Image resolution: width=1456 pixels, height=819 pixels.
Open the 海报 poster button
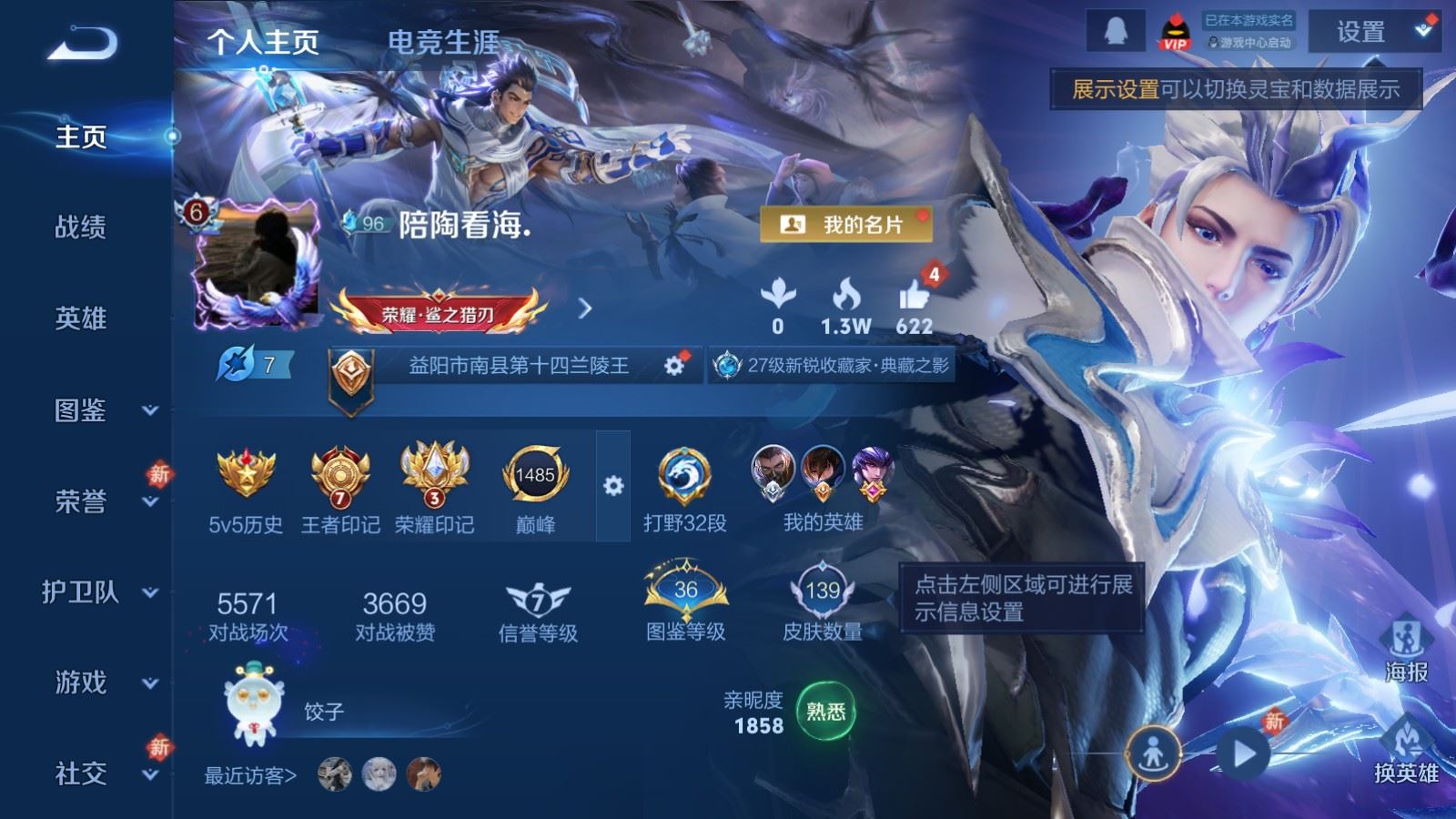click(1406, 649)
